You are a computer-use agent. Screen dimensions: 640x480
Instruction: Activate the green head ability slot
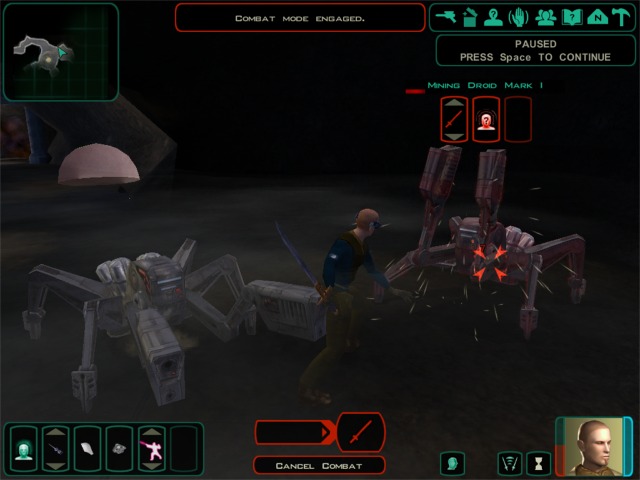pyautogui.click(x=23, y=446)
